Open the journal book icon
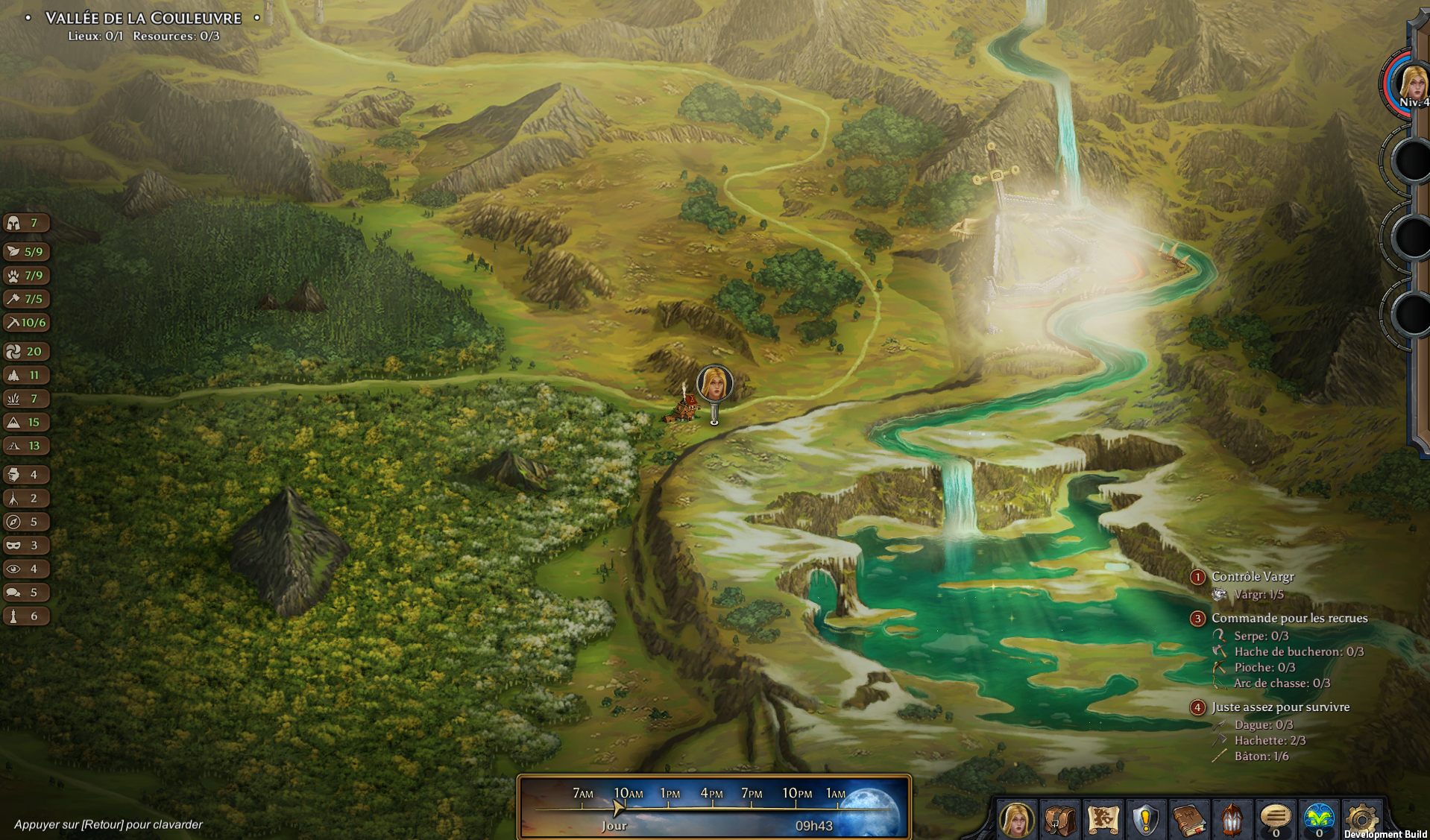This screenshot has width=1430, height=840. click(x=1190, y=819)
